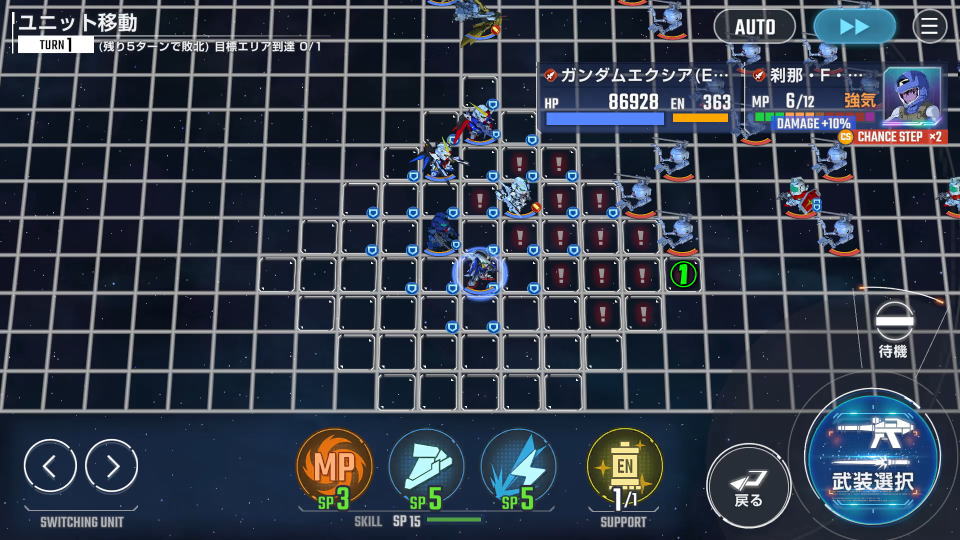Go back with the 戻る button
The width and height of the screenshot is (960, 540).
749,485
